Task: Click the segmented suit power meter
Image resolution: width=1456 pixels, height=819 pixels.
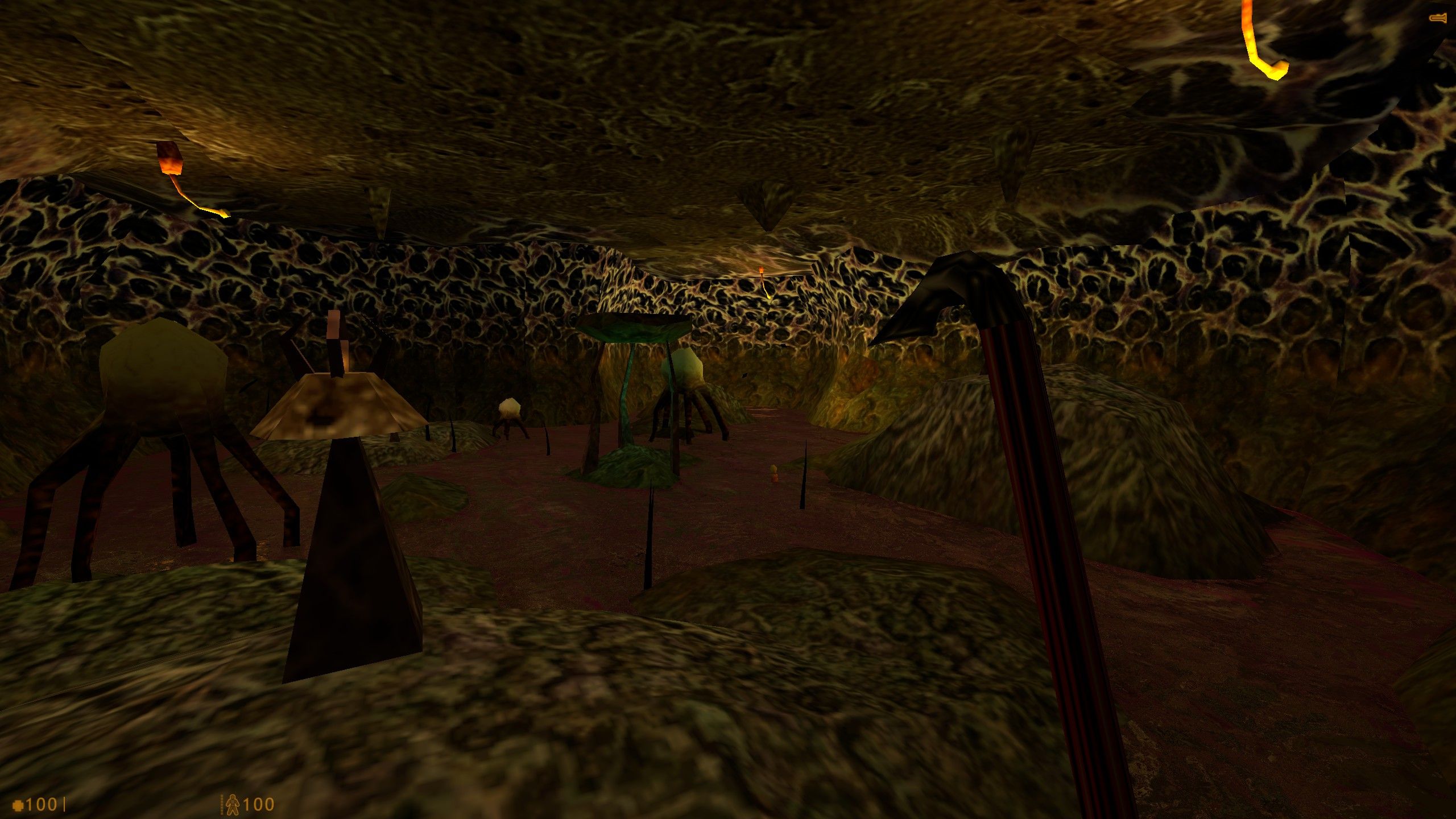Action: [x=221, y=804]
